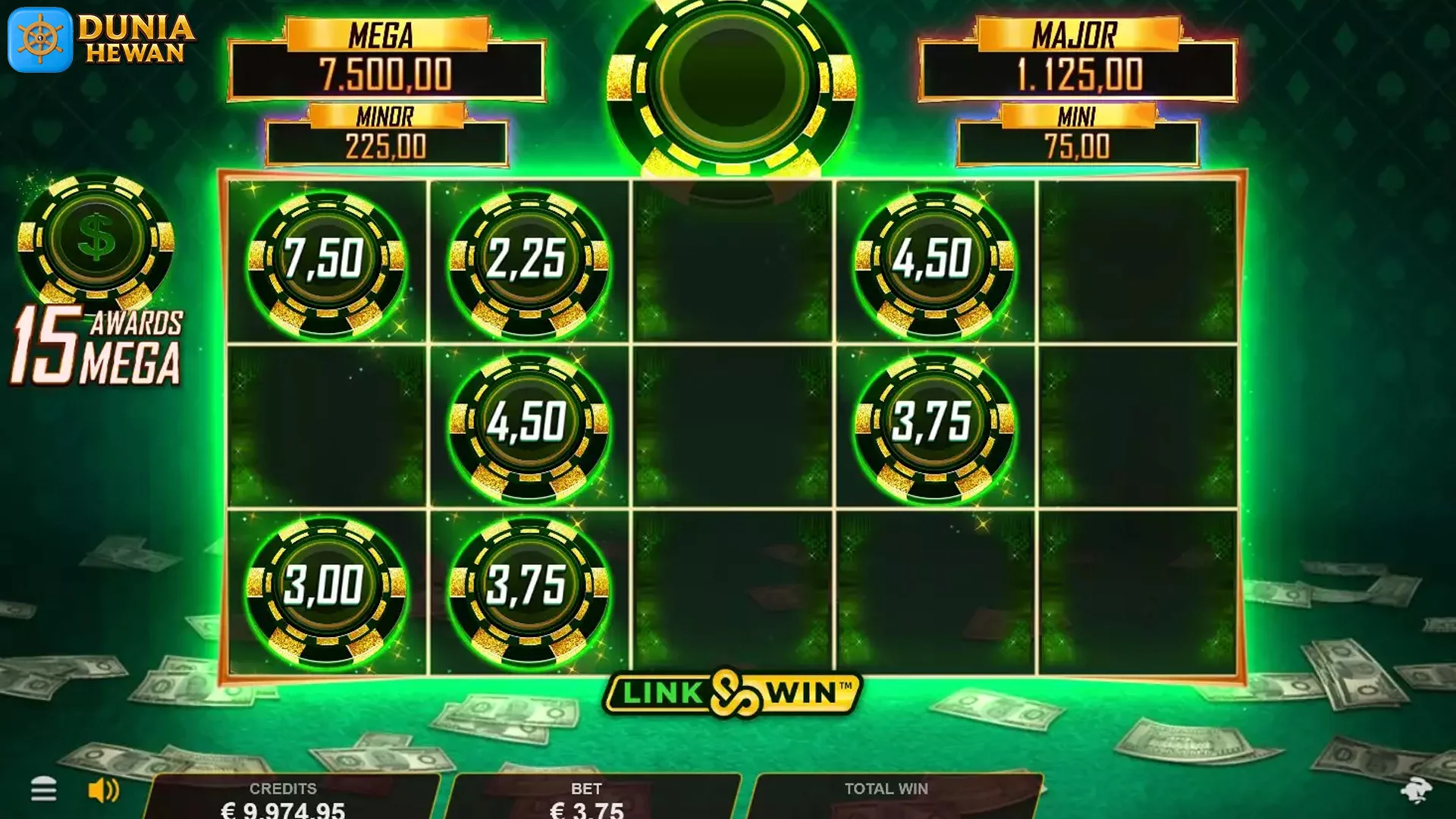Toggle the 4,50 chip in the top row
The height and width of the screenshot is (819, 1456).
click(x=935, y=262)
